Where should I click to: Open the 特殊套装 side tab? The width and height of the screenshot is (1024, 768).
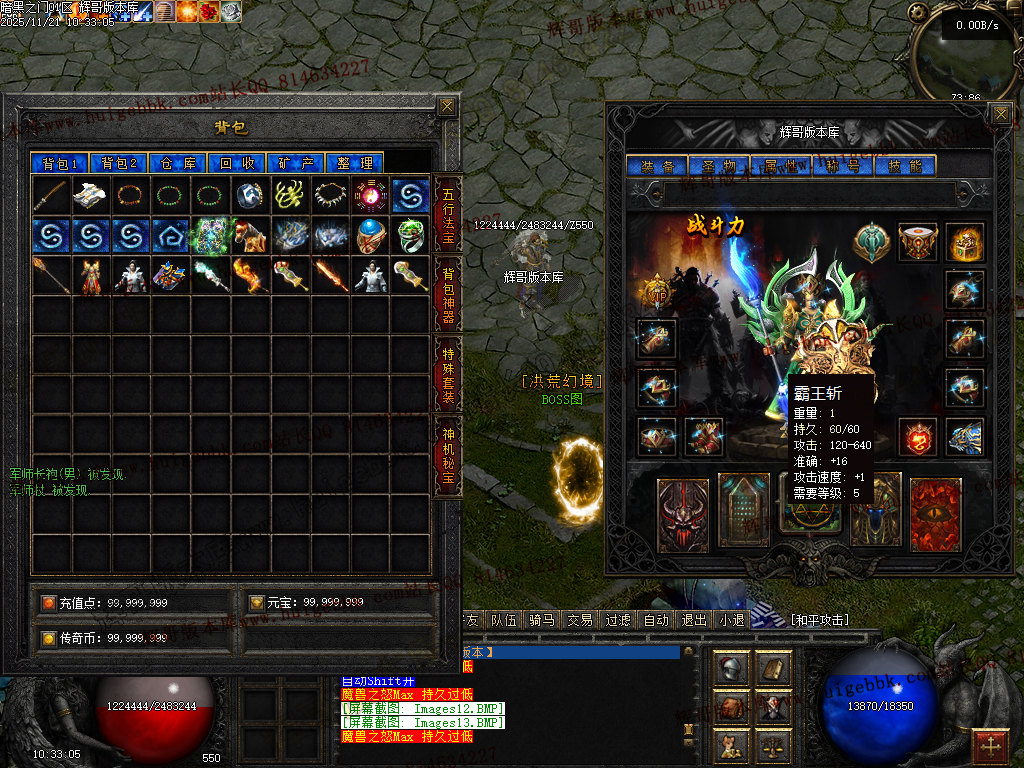pyautogui.click(x=448, y=372)
